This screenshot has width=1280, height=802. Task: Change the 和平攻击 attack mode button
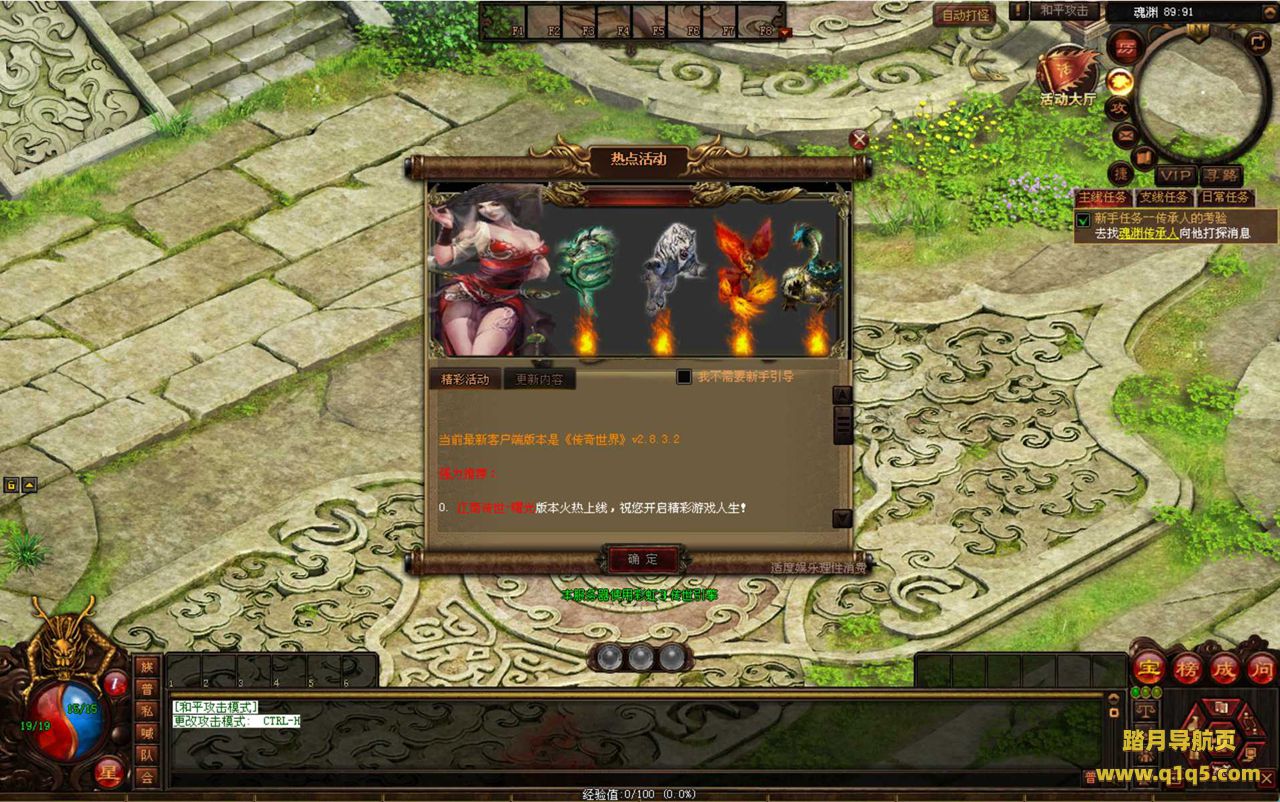(x=1064, y=11)
